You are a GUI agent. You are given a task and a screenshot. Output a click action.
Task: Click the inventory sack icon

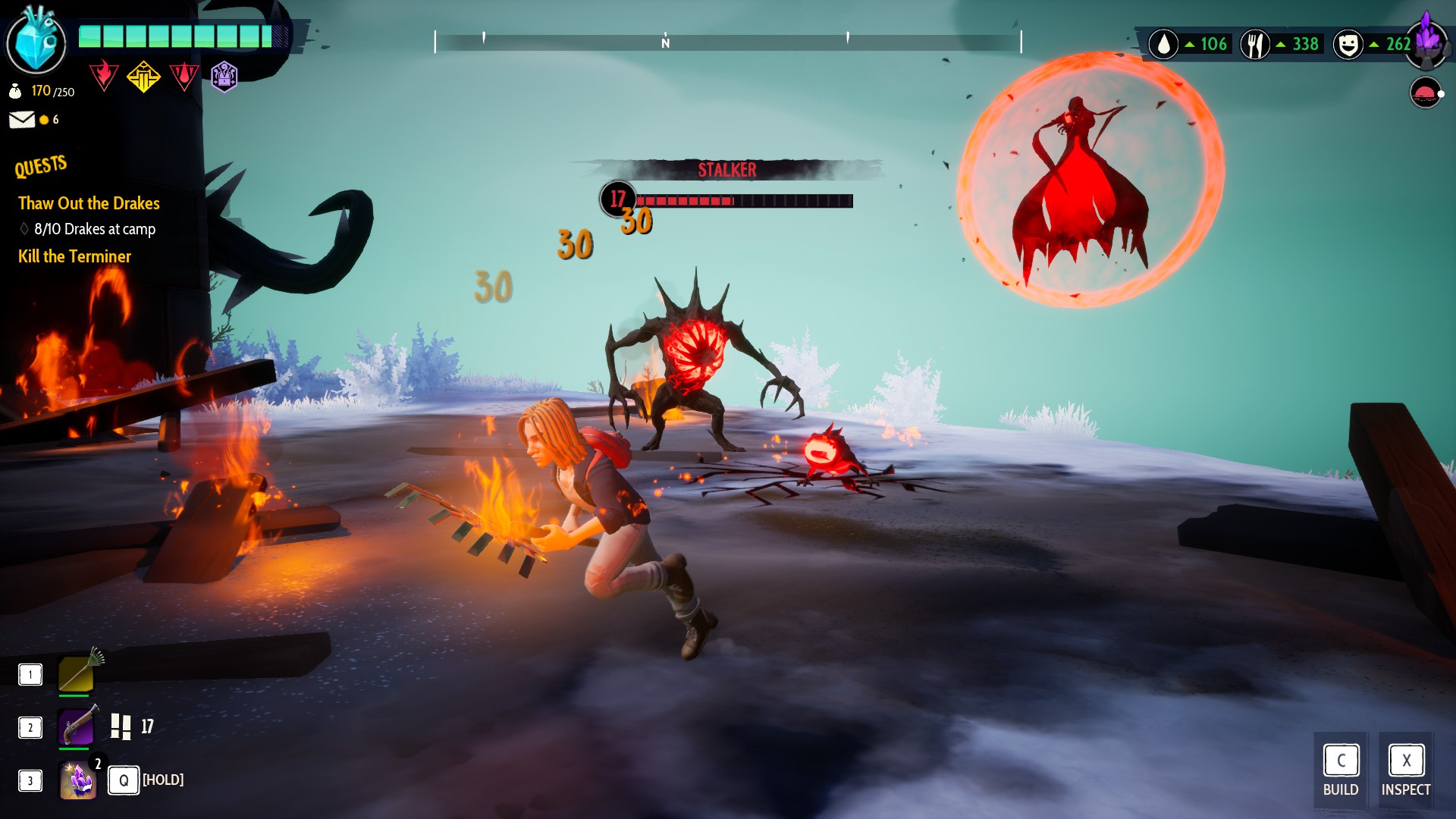tap(15, 92)
